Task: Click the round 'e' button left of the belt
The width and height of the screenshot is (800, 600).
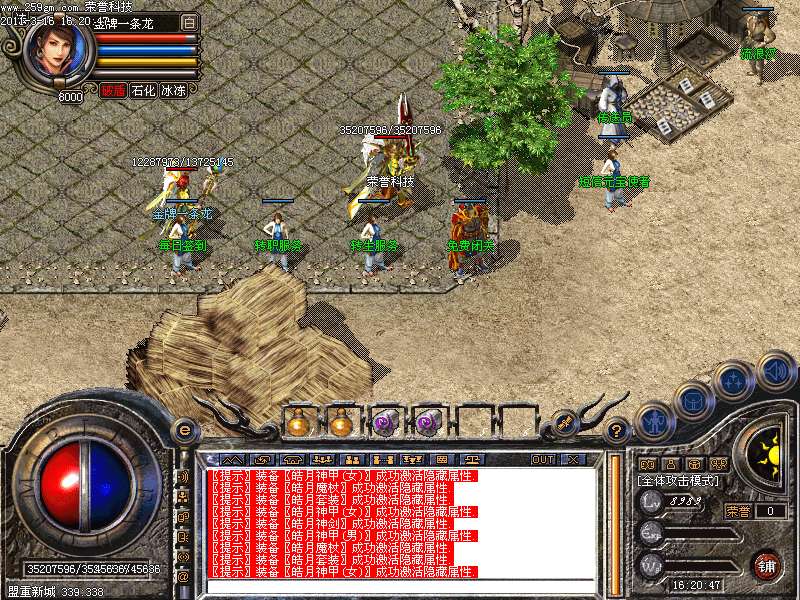Action: tap(184, 430)
